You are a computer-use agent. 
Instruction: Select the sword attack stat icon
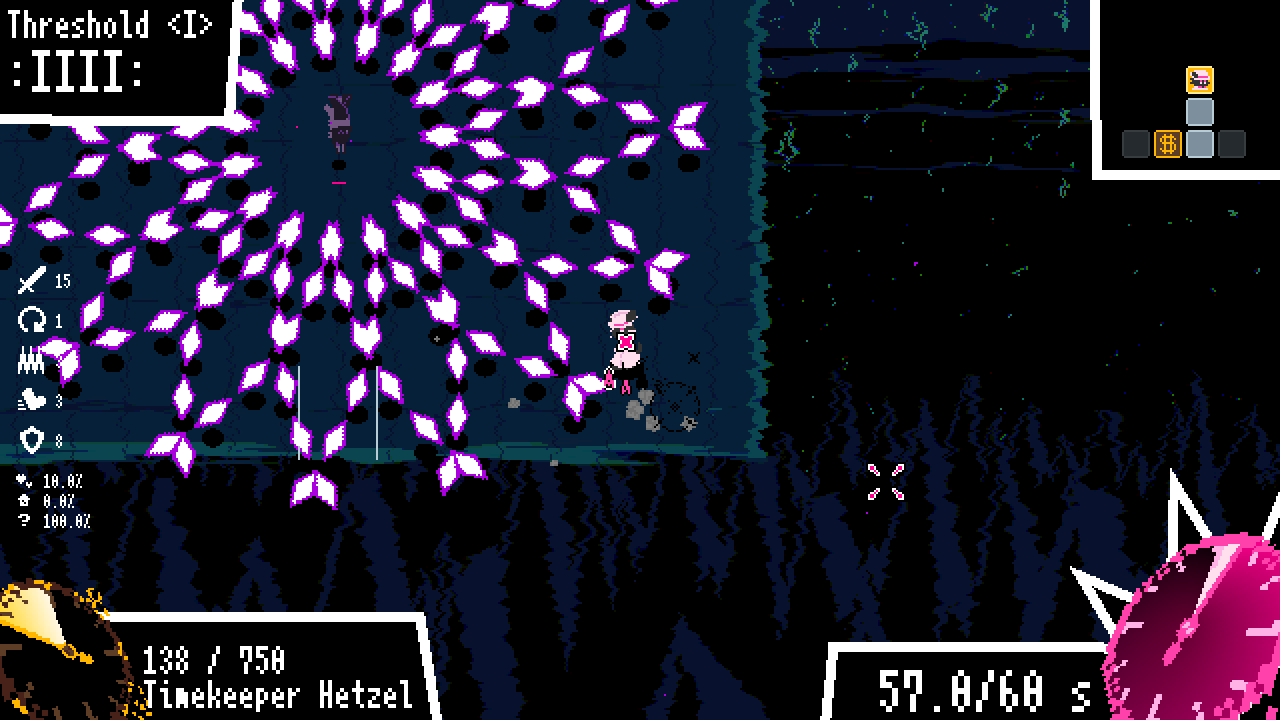point(32,282)
